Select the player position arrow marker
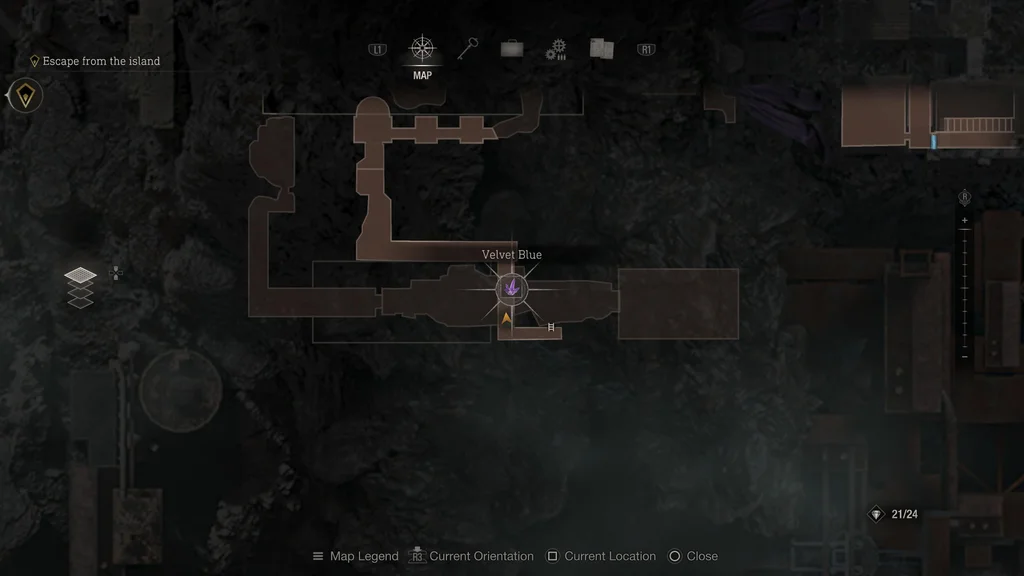 506,318
